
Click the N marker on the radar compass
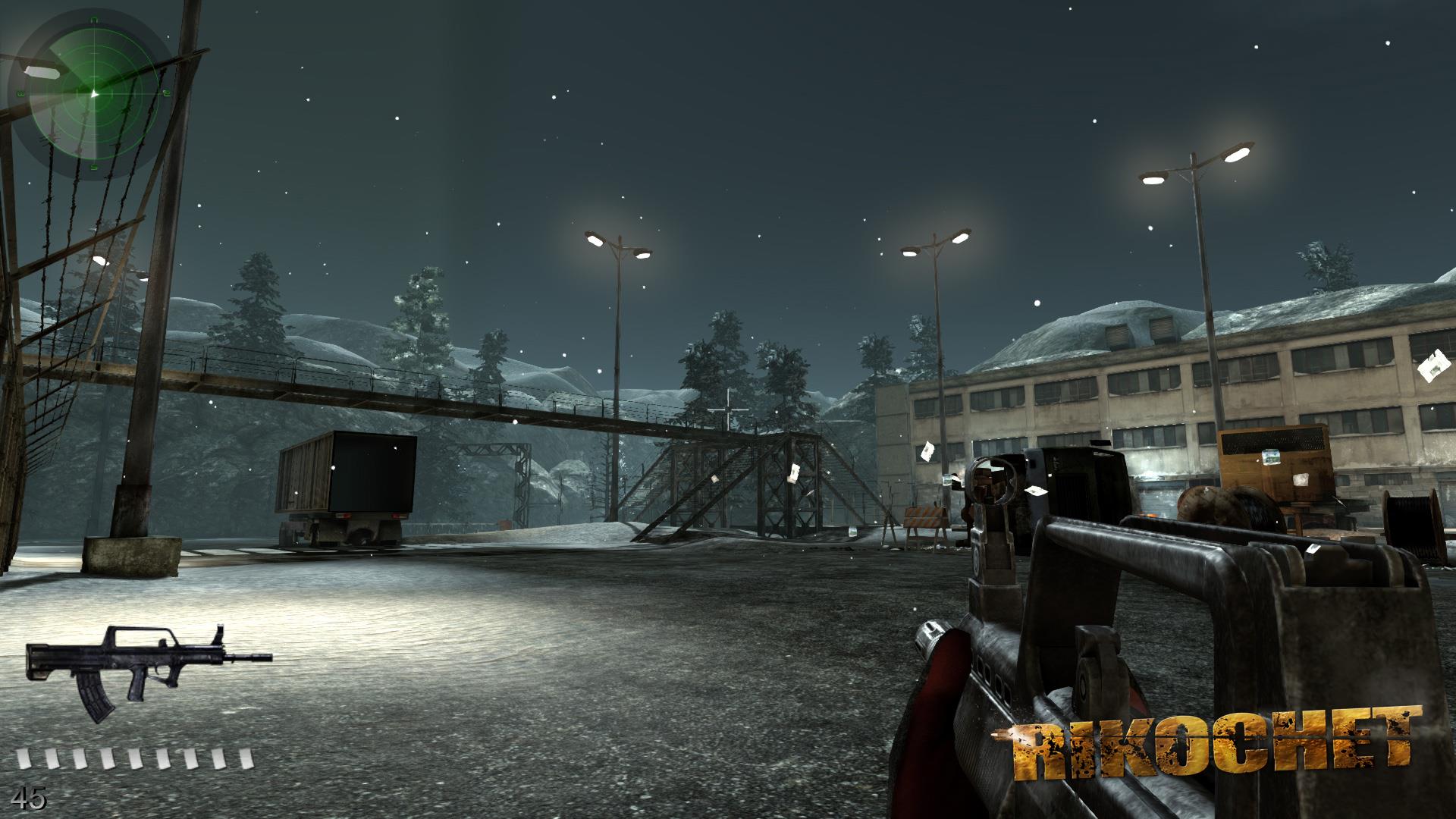point(94,19)
